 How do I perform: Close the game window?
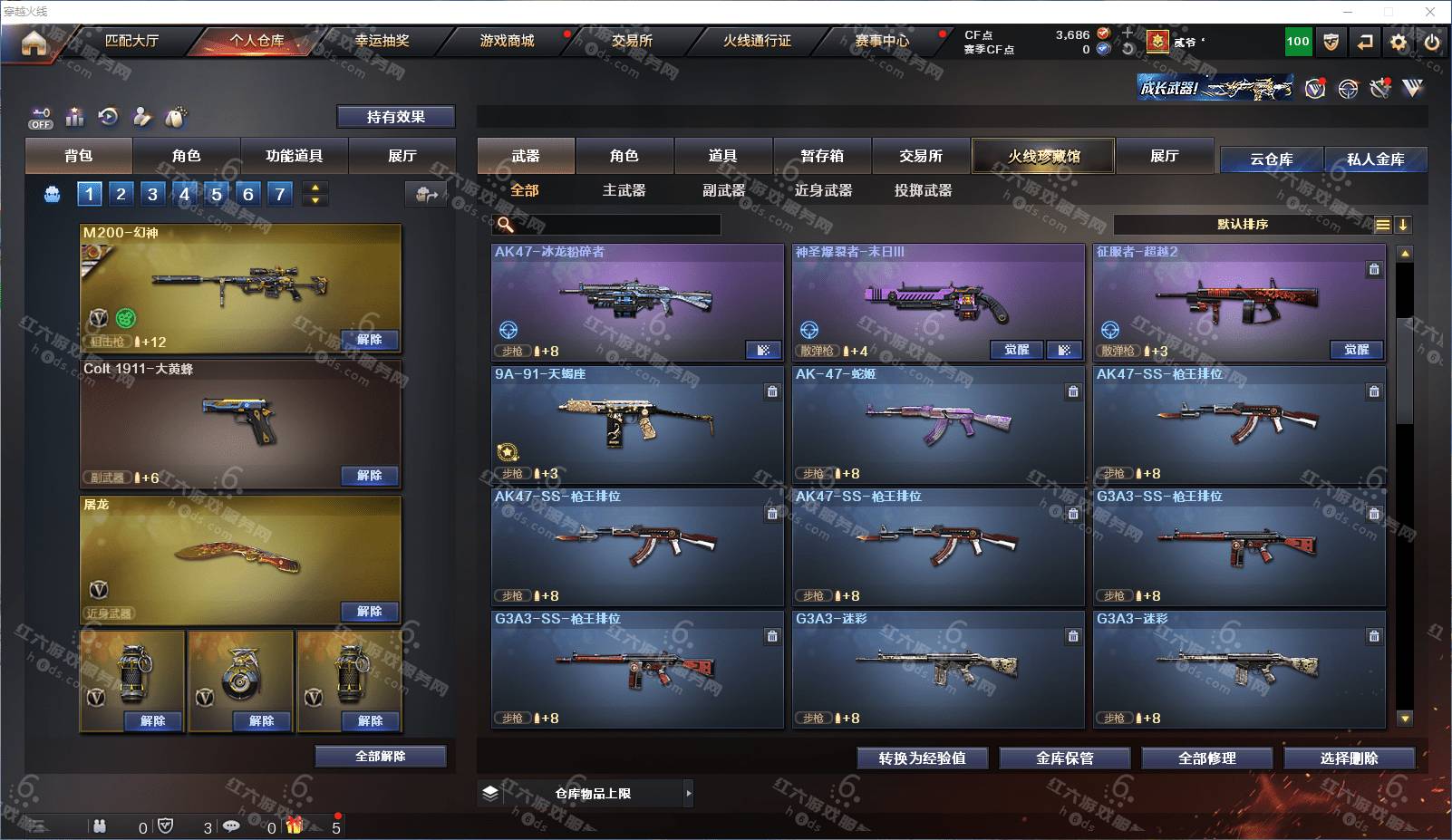coord(1430,12)
